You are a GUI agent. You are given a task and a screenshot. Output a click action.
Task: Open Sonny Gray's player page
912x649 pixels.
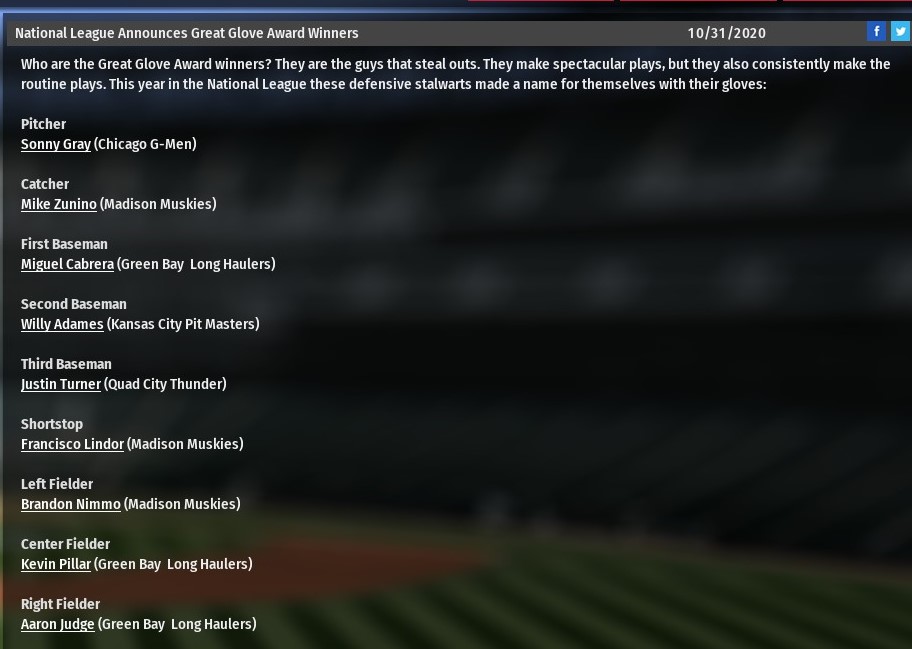coord(56,144)
